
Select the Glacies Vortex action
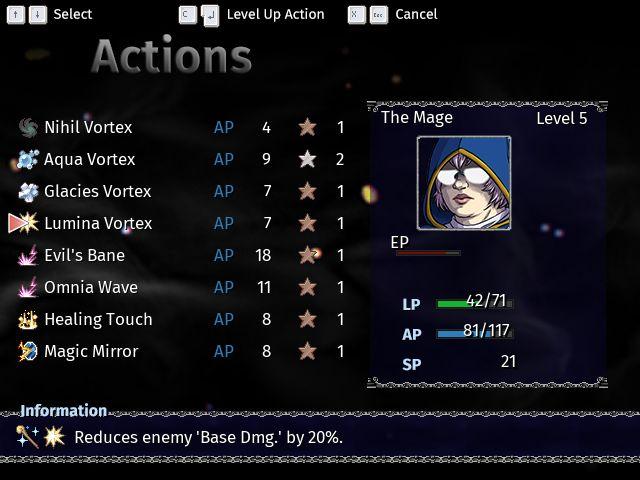97,191
